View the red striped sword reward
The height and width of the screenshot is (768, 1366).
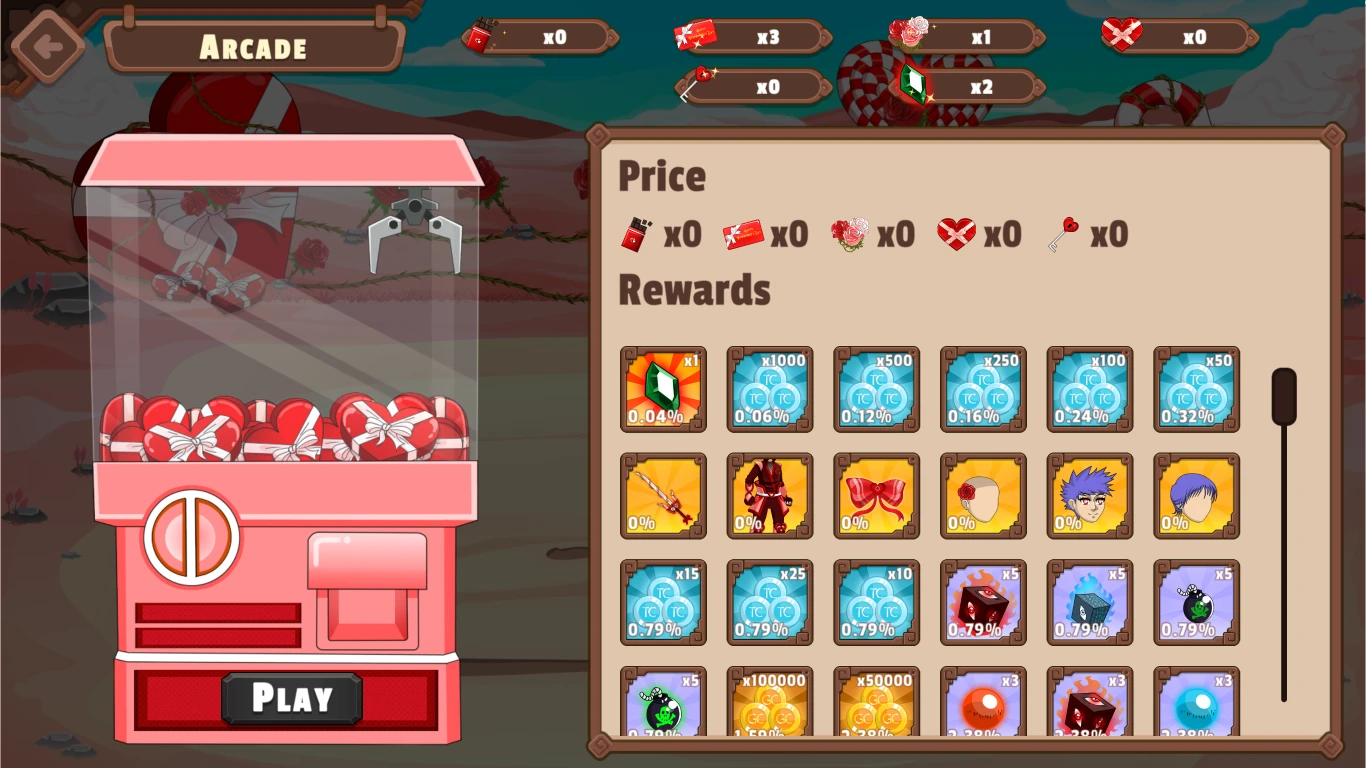(663, 496)
